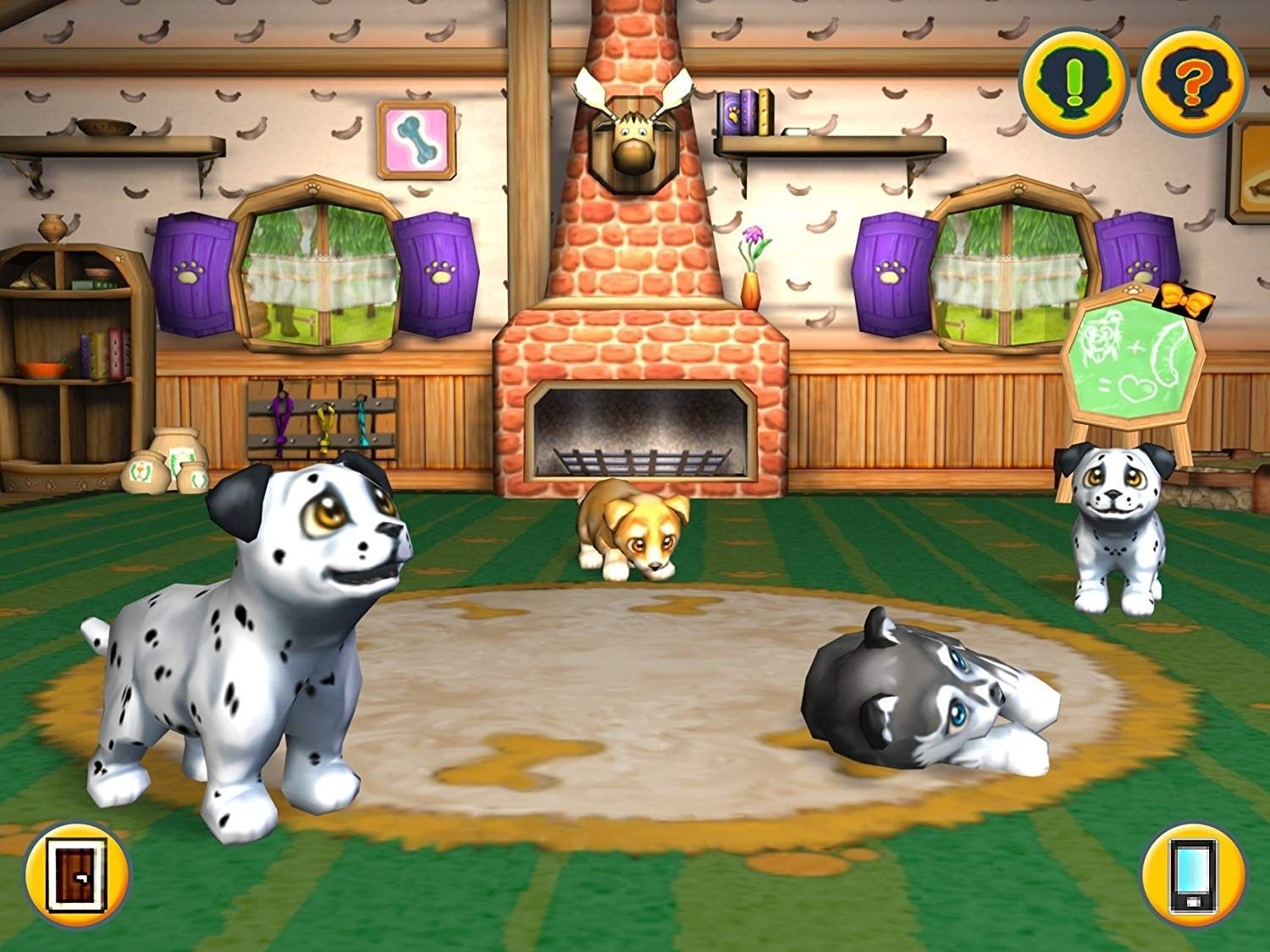Open the exclamation mark hint button
Viewport: 1270px width, 952px height.
1074,82
